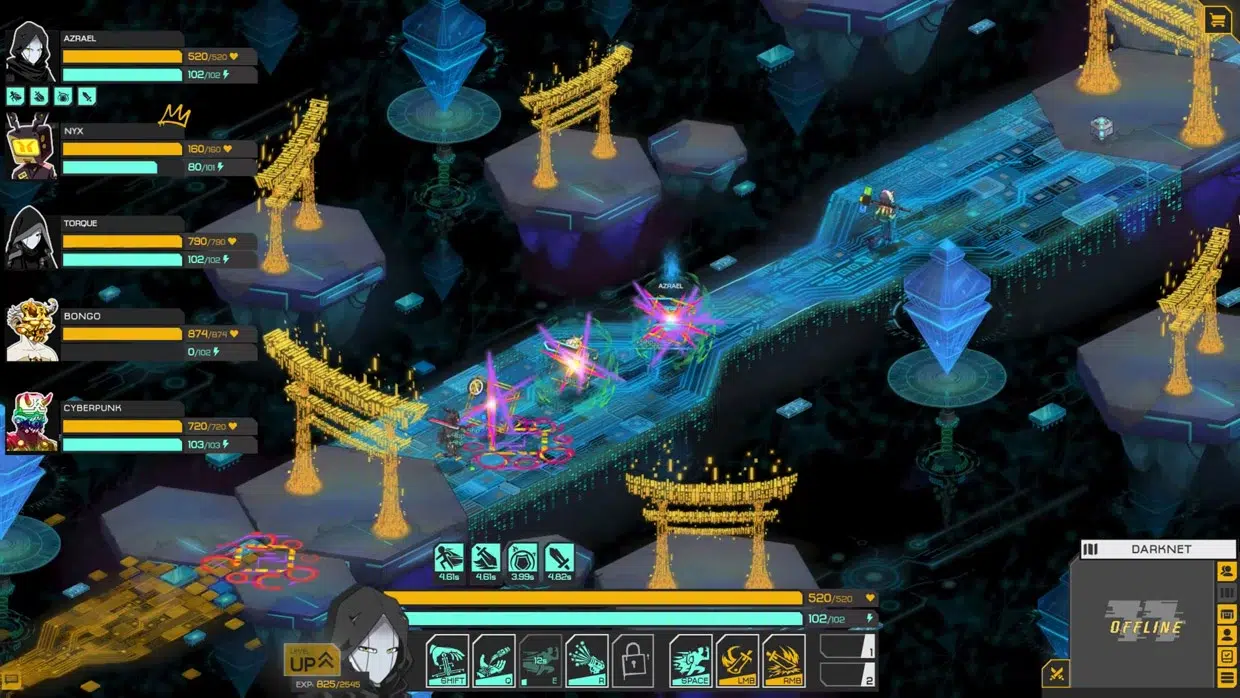Open the shop cart icon
The height and width of the screenshot is (698, 1240).
point(1217,19)
